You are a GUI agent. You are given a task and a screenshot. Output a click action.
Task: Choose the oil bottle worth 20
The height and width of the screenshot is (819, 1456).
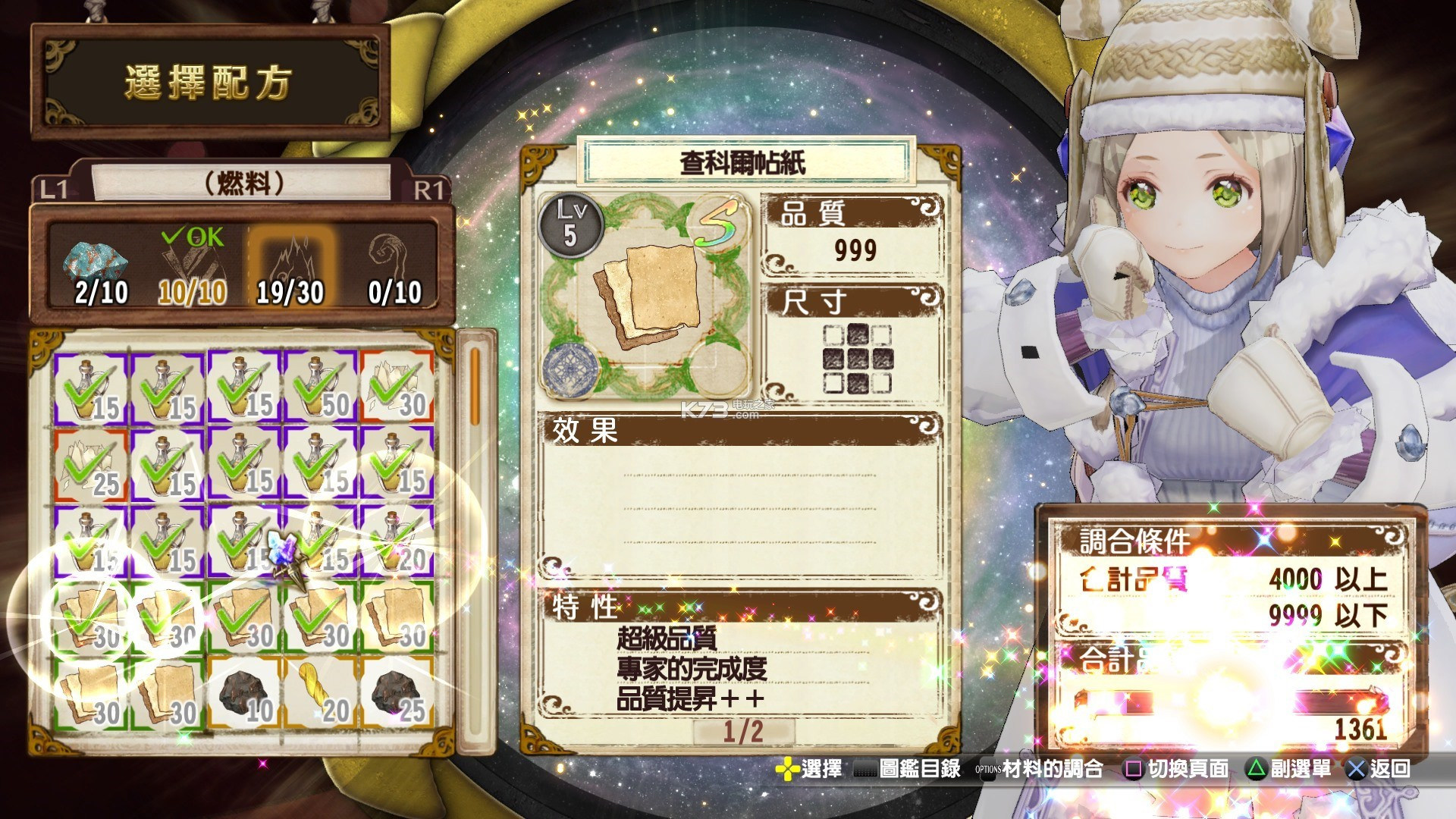click(x=397, y=540)
